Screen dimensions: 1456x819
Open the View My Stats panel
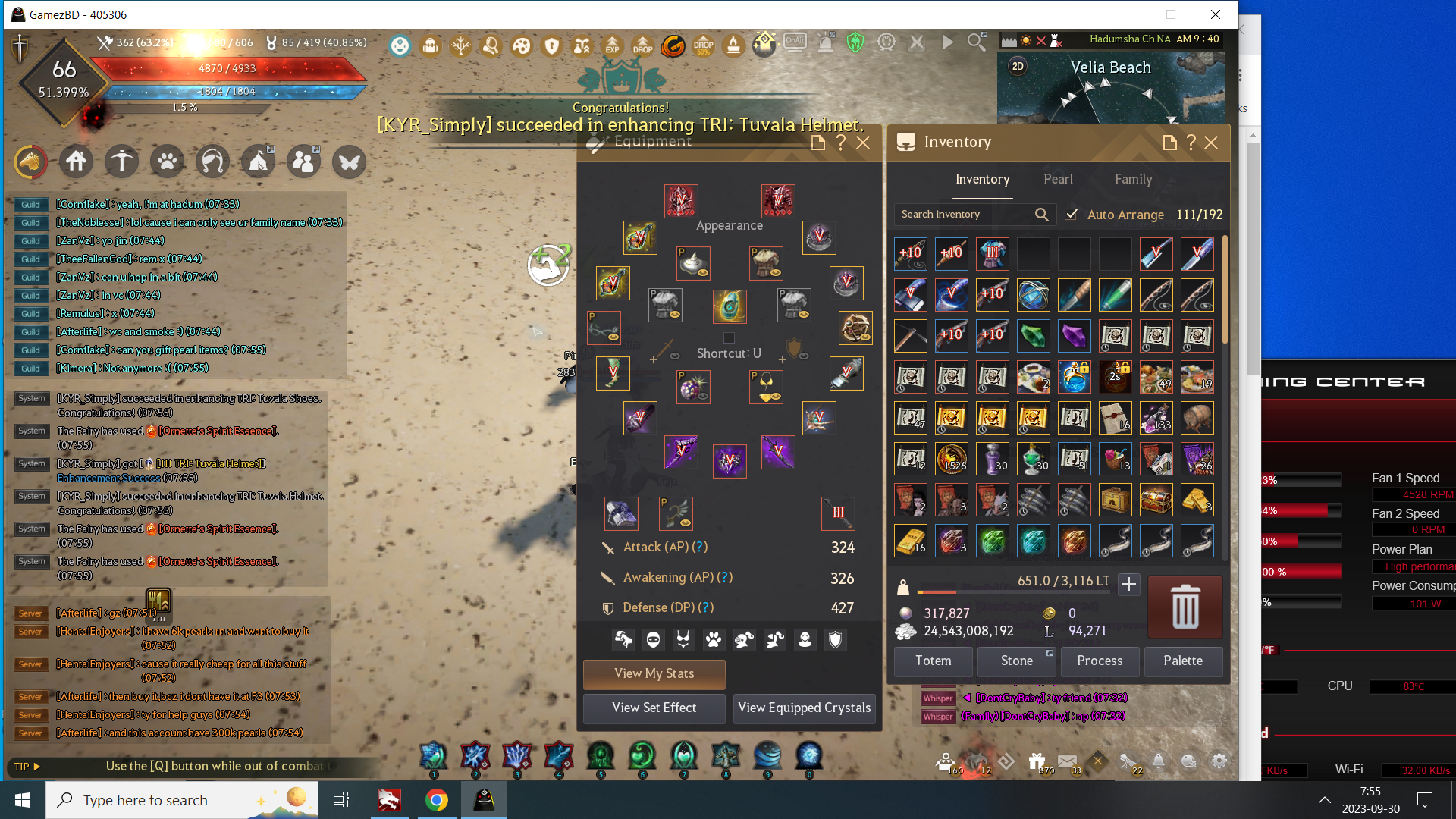pyautogui.click(x=654, y=673)
